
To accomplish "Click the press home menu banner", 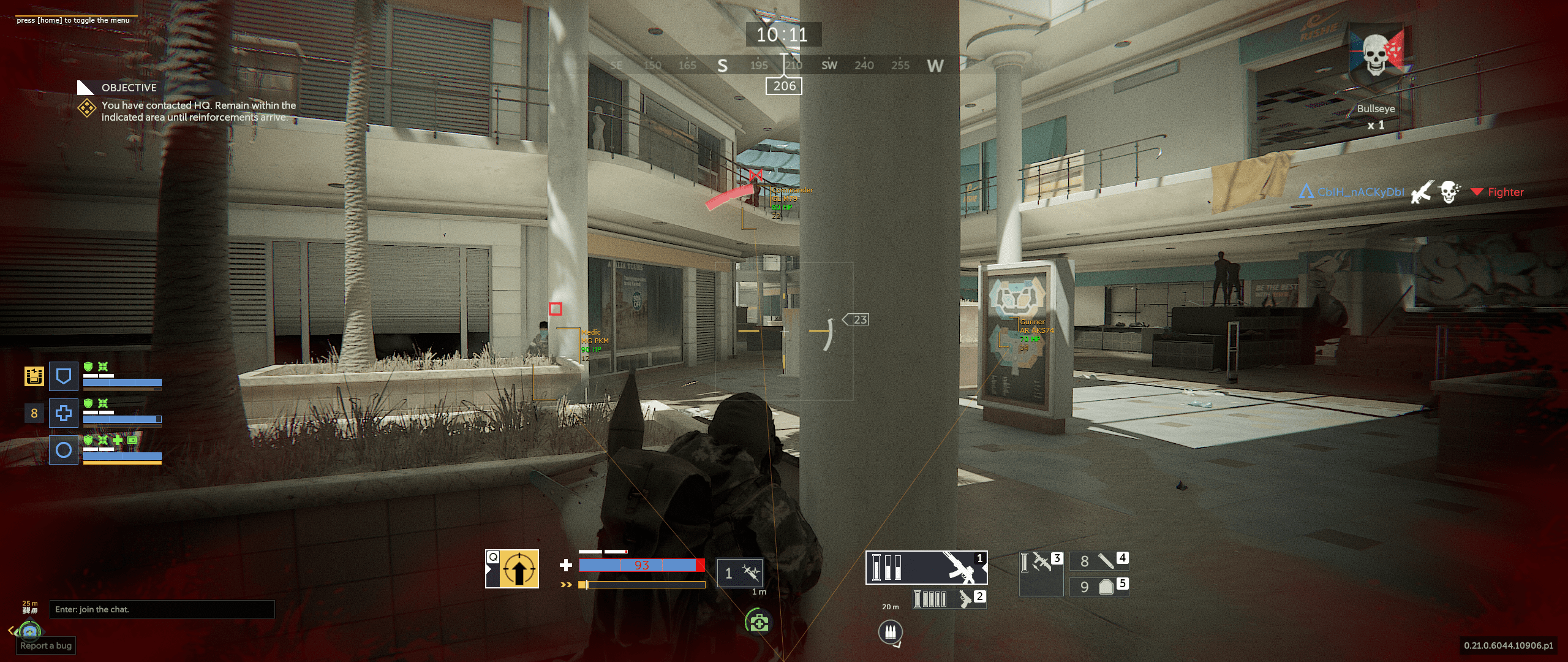I will click(73, 20).
